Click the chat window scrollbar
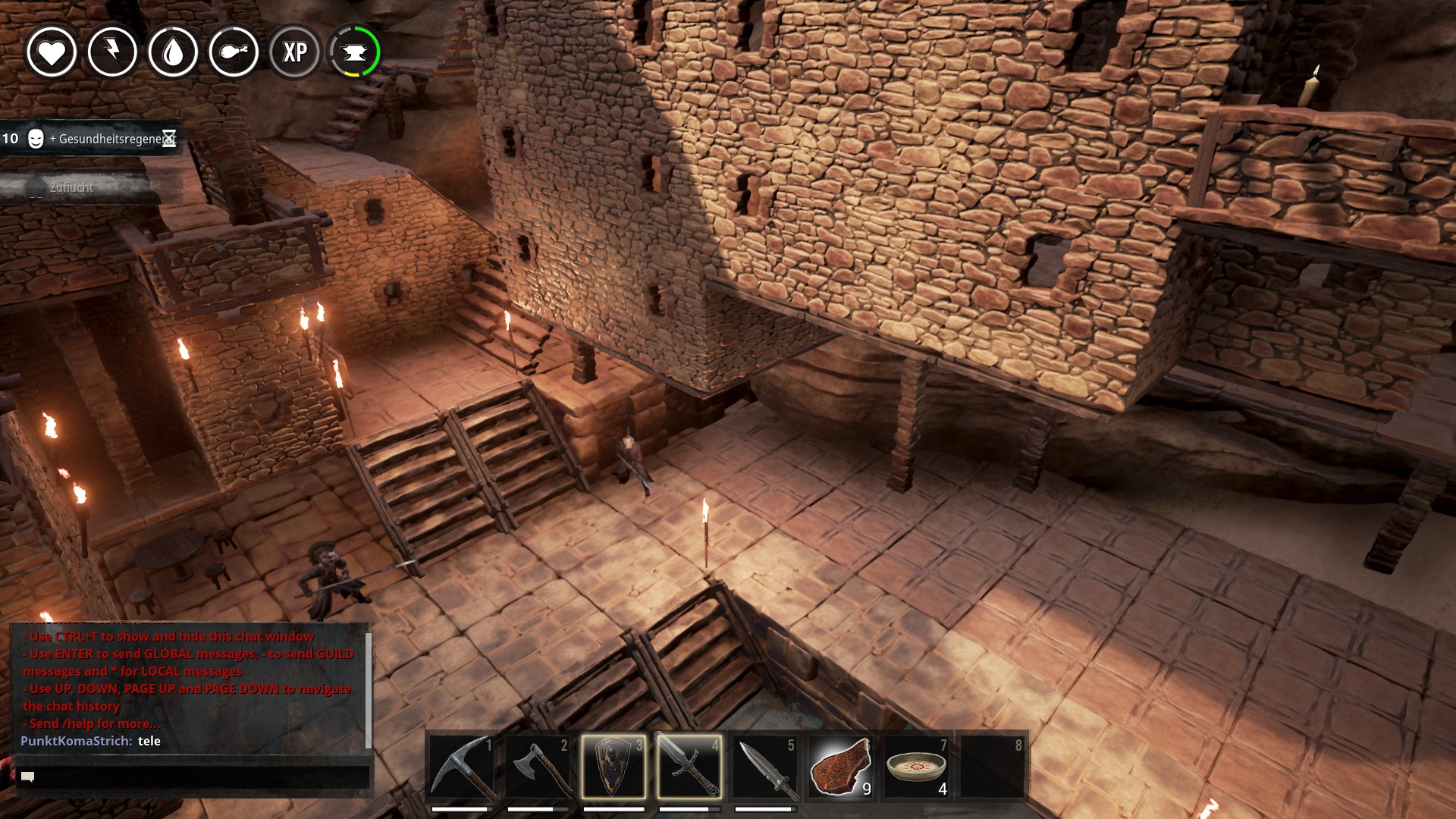This screenshot has height=819, width=1456. (369, 690)
